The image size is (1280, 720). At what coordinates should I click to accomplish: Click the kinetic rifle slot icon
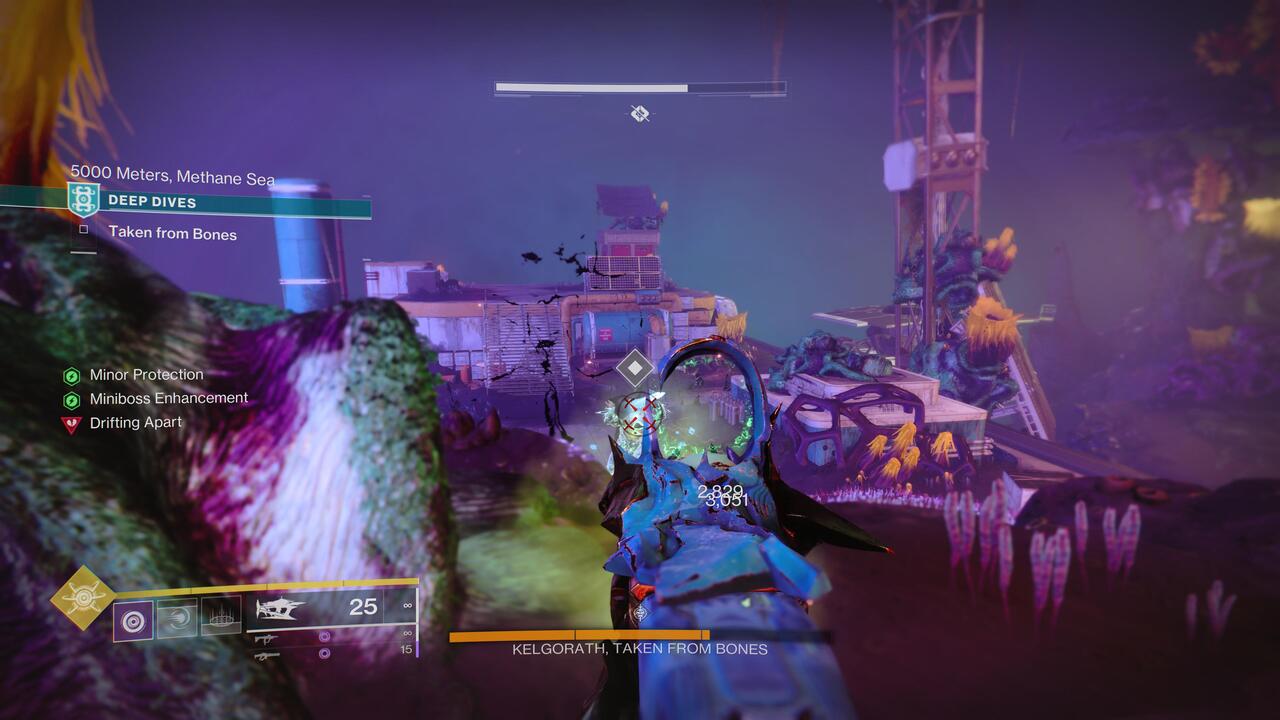264,640
